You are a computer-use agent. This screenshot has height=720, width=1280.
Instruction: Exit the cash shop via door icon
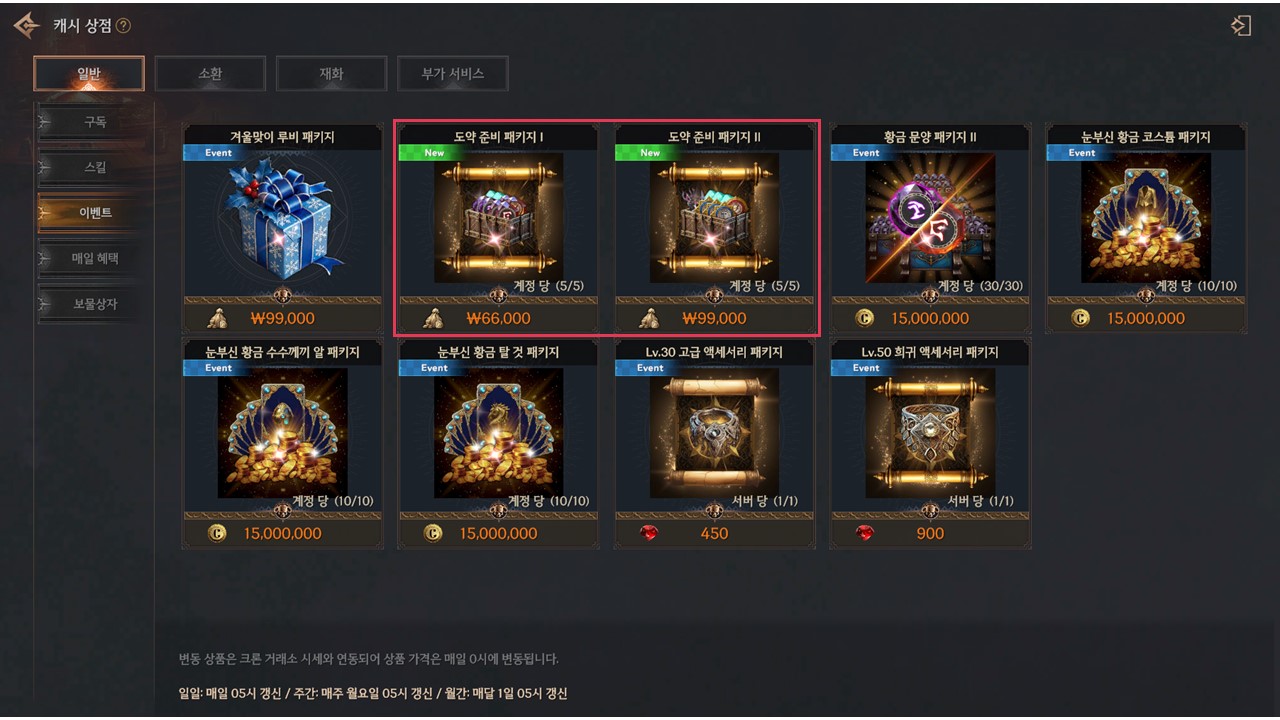pos(1241,26)
